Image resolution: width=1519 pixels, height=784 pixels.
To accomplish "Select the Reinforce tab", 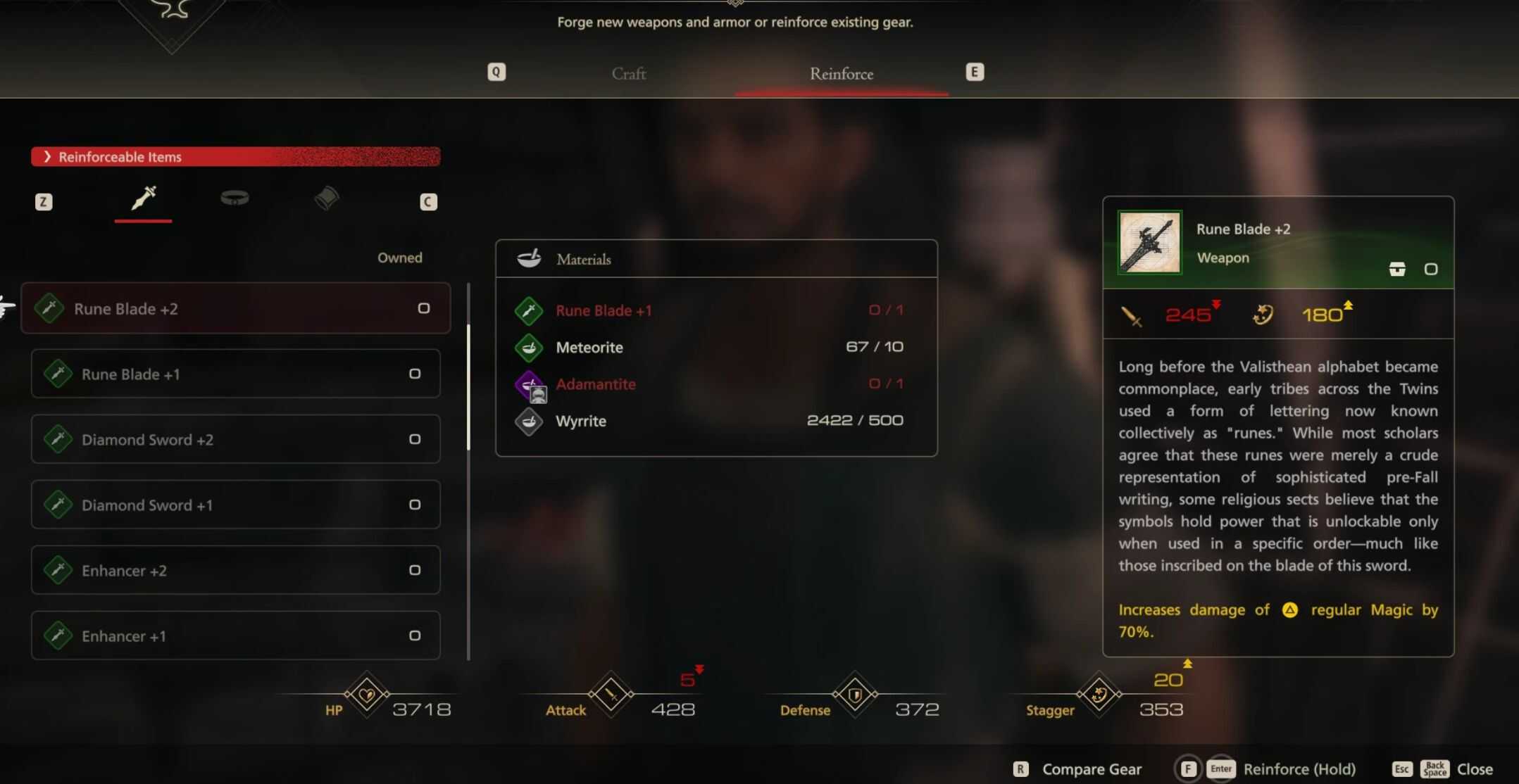I will tap(841, 74).
